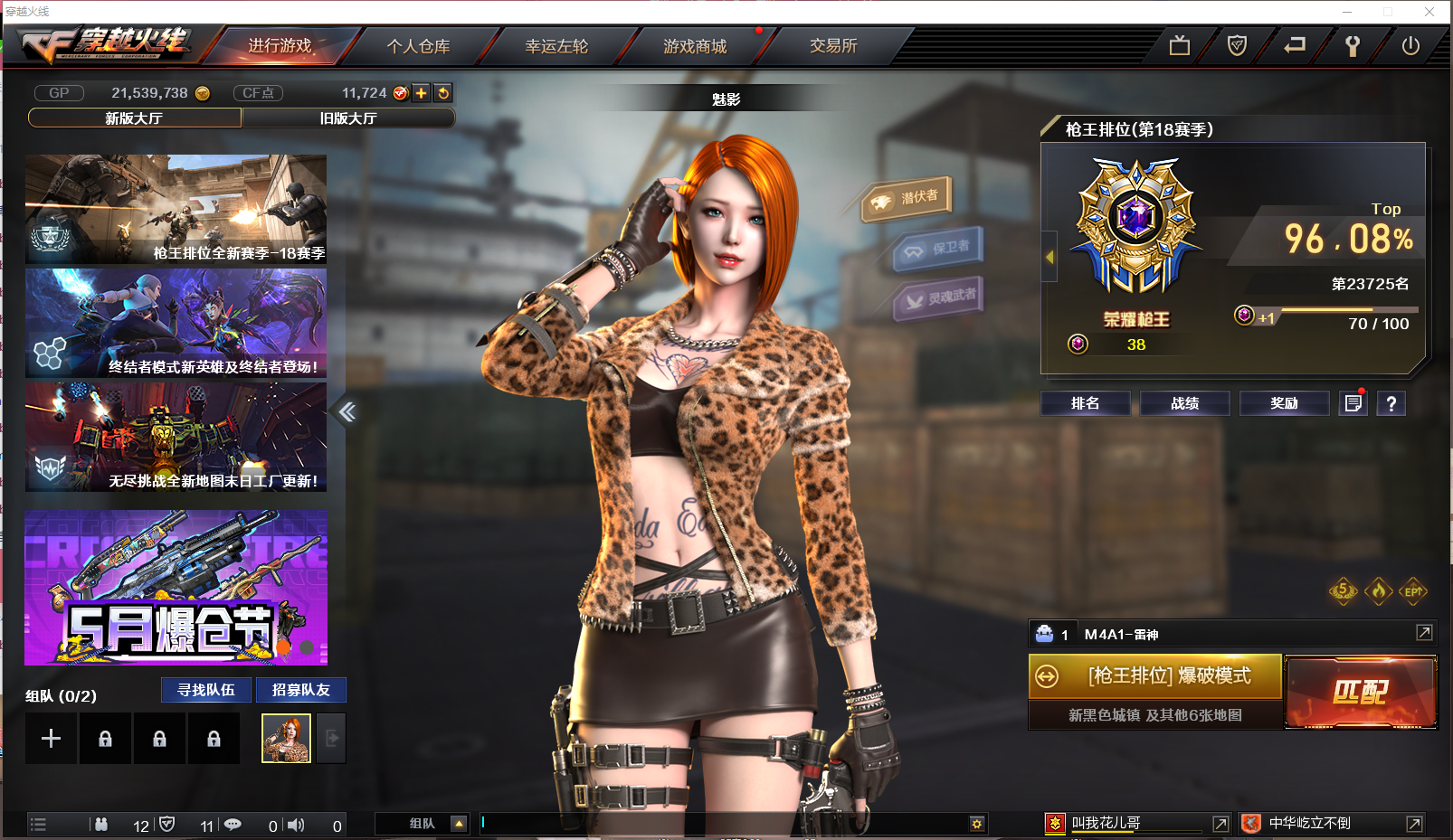1453x840 pixels.
Task: Change the 枪王排位 爆破模式 game mode
Action: pyautogui.click(x=1155, y=676)
